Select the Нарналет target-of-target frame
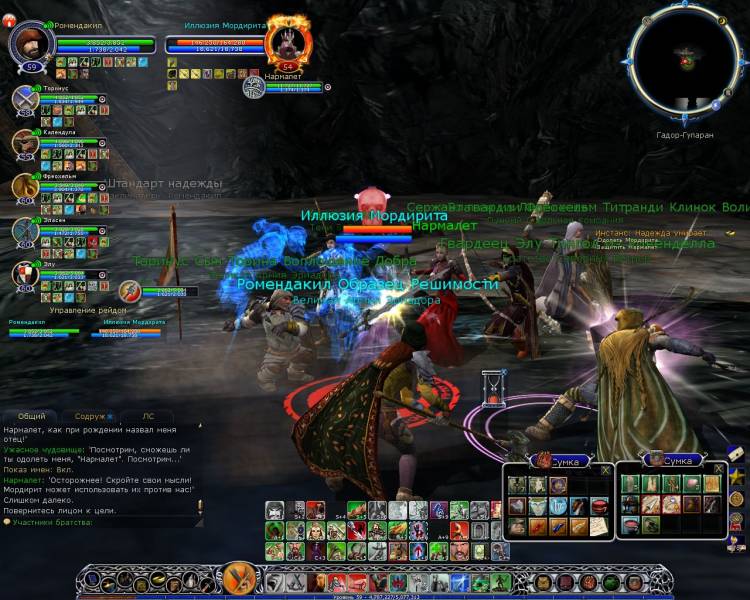The width and height of the screenshot is (750, 600). pos(254,87)
